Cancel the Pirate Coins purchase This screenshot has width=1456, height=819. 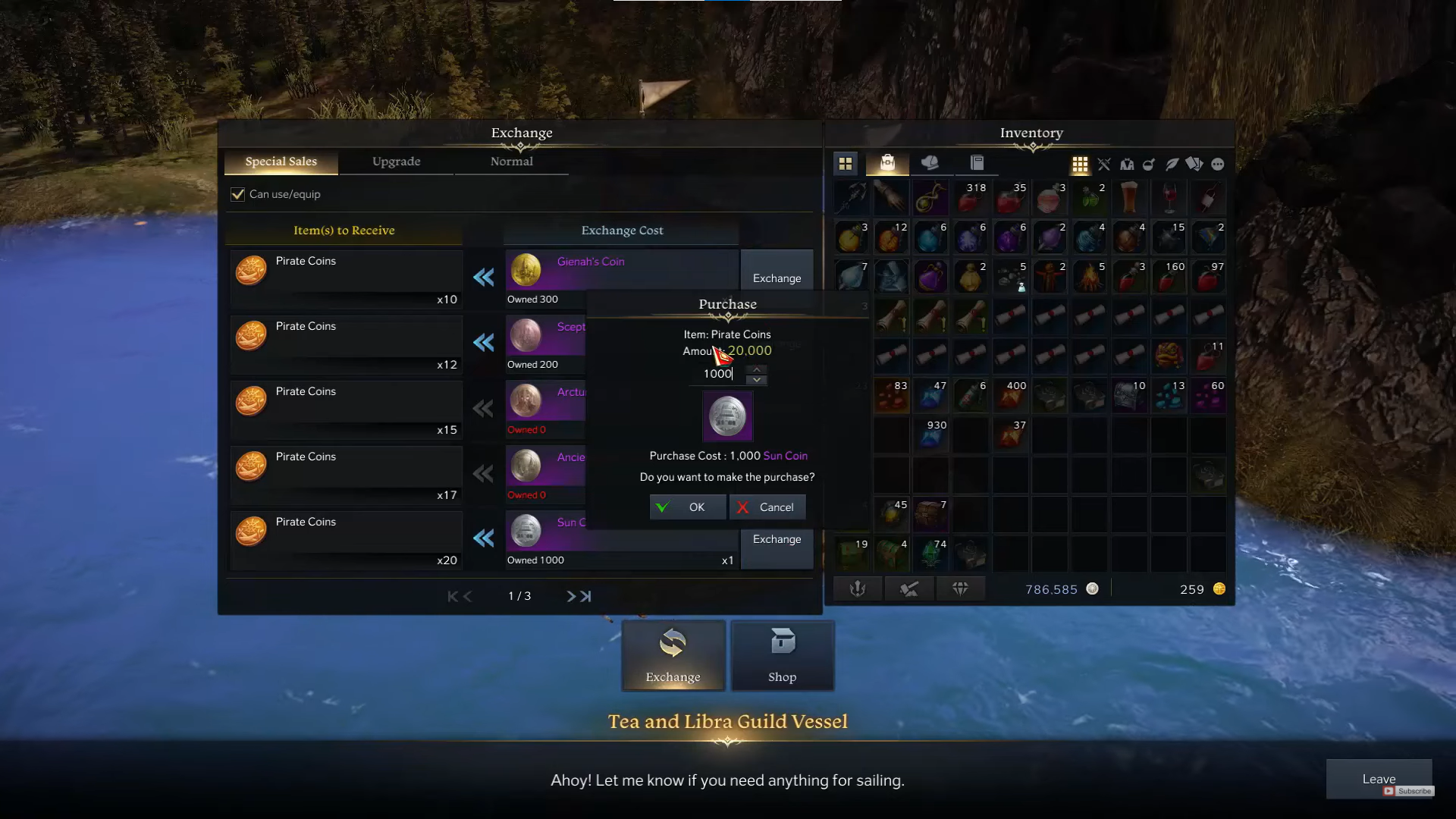pyautogui.click(x=767, y=507)
